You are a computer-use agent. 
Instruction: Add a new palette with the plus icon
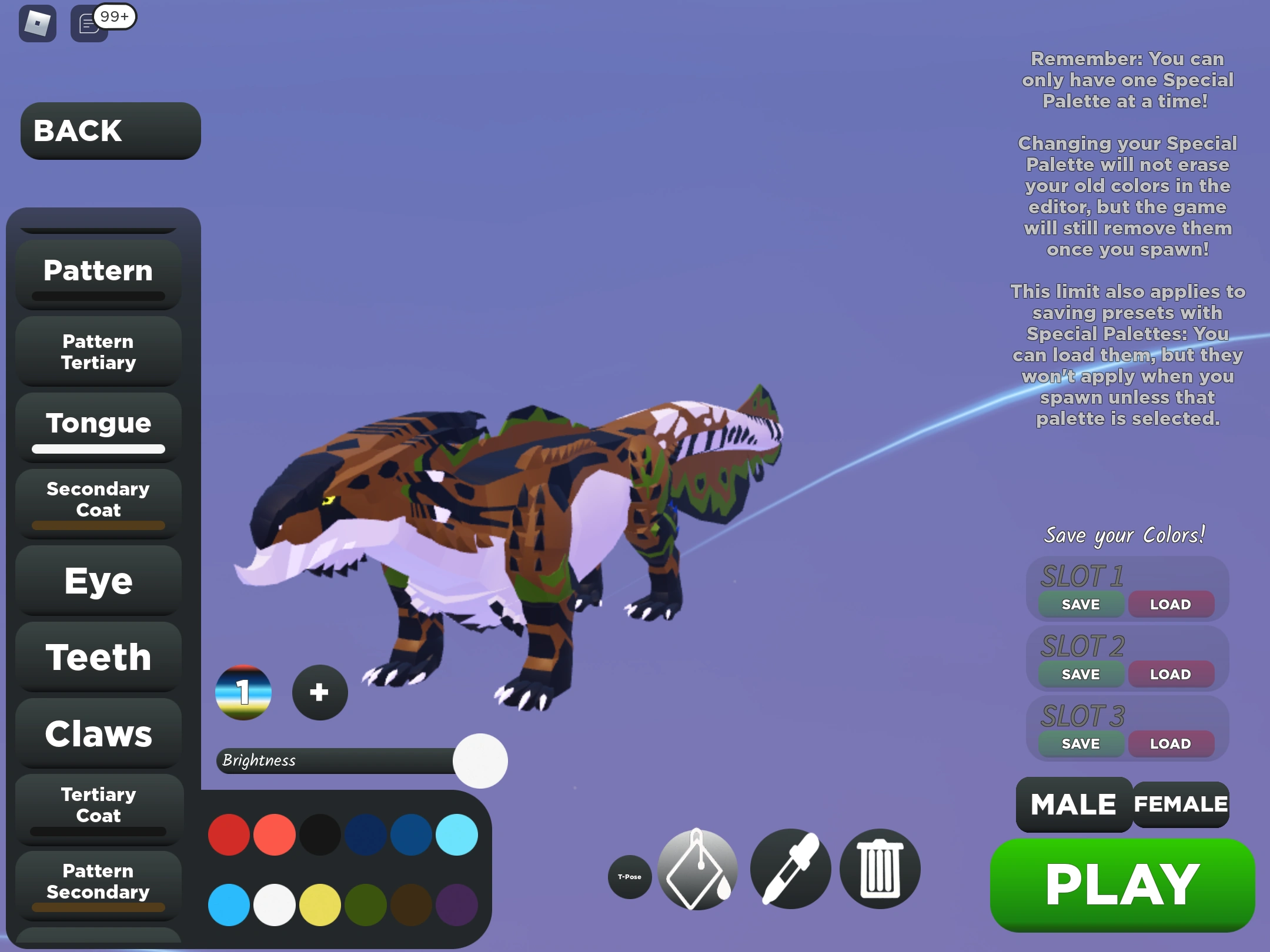(x=319, y=692)
